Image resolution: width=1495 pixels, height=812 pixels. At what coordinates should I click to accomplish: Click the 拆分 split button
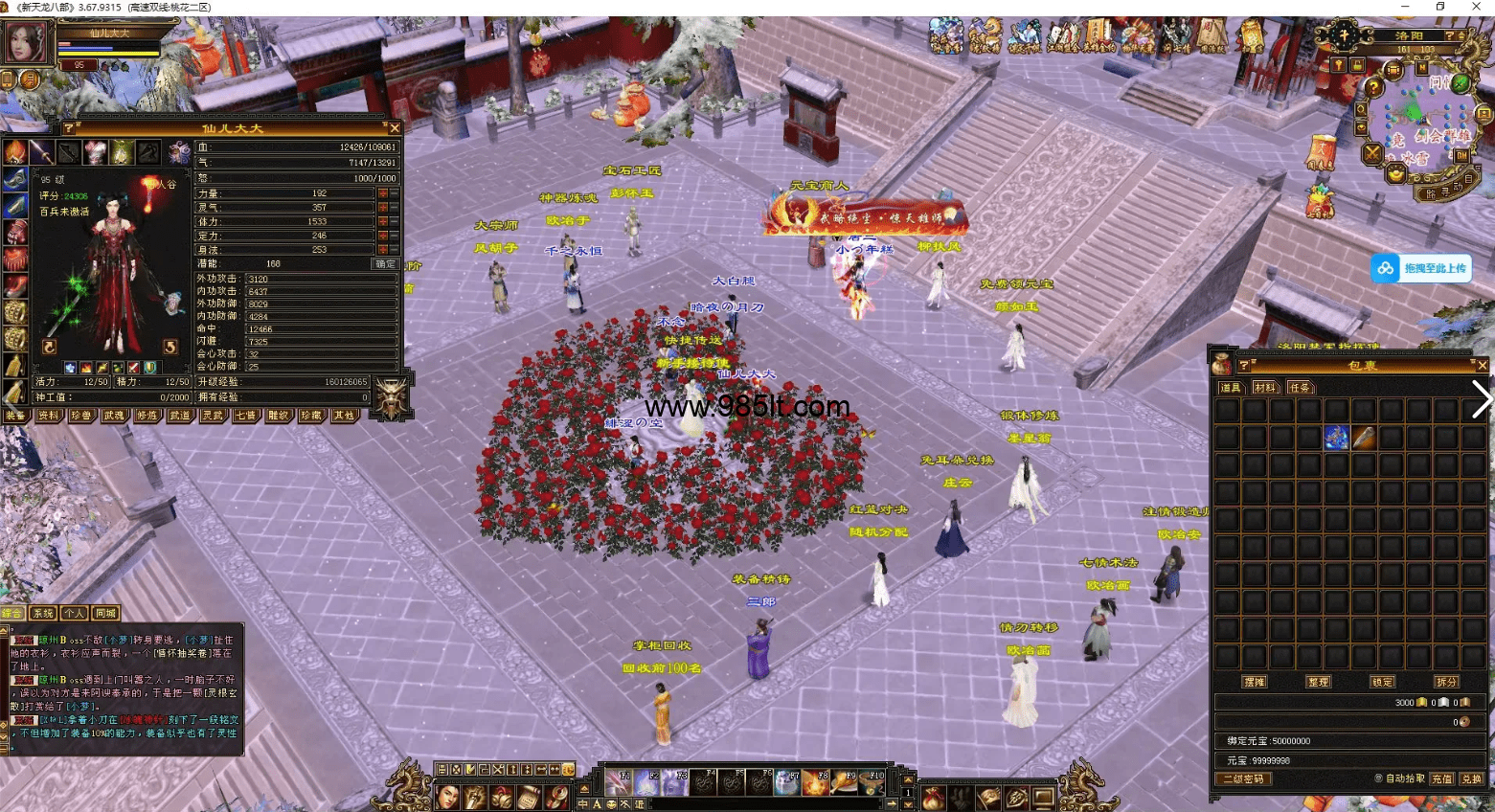coord(1446,682)
